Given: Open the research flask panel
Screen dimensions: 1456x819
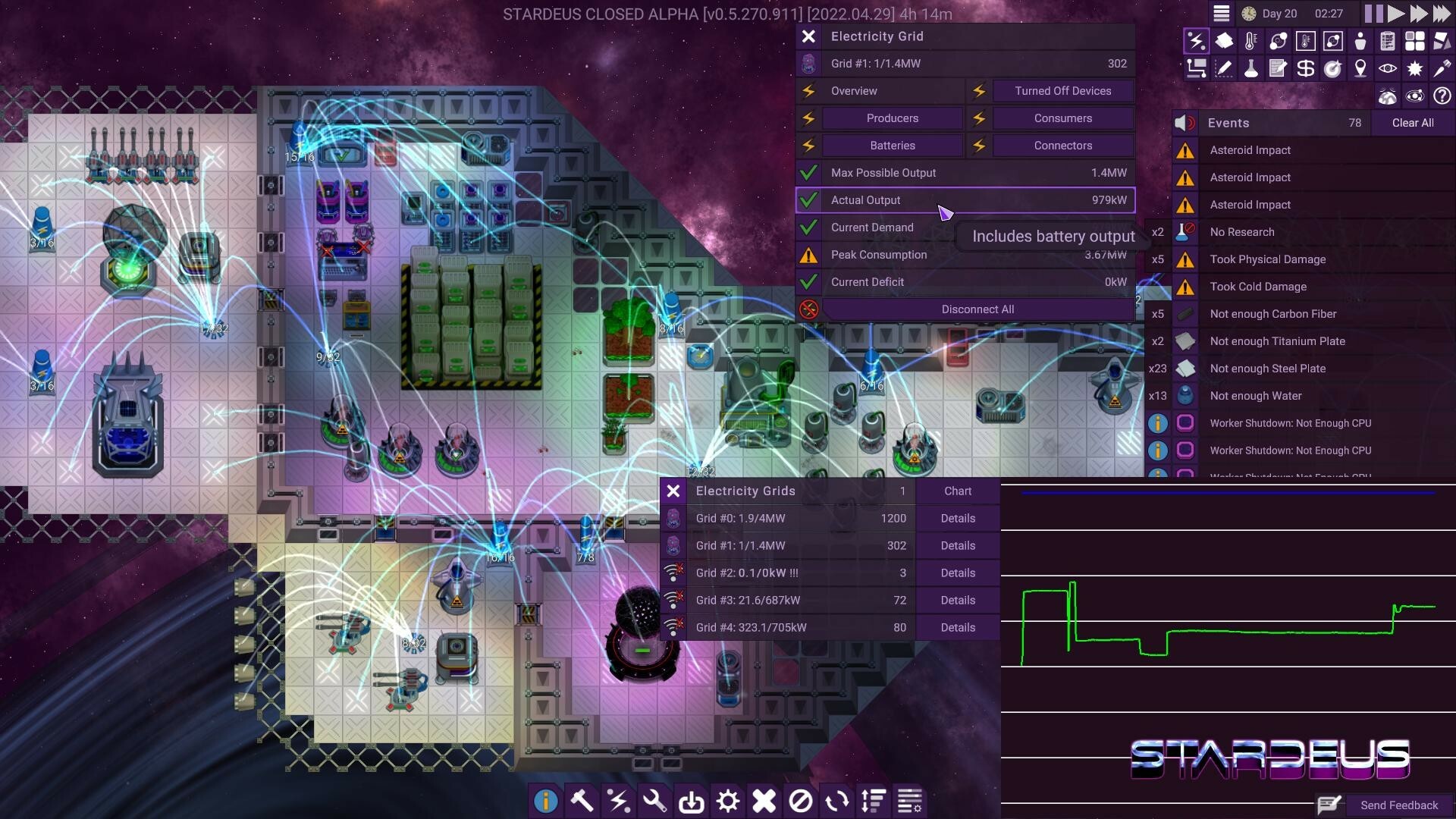Looking at the screenshot, I should pos(1251,69).
